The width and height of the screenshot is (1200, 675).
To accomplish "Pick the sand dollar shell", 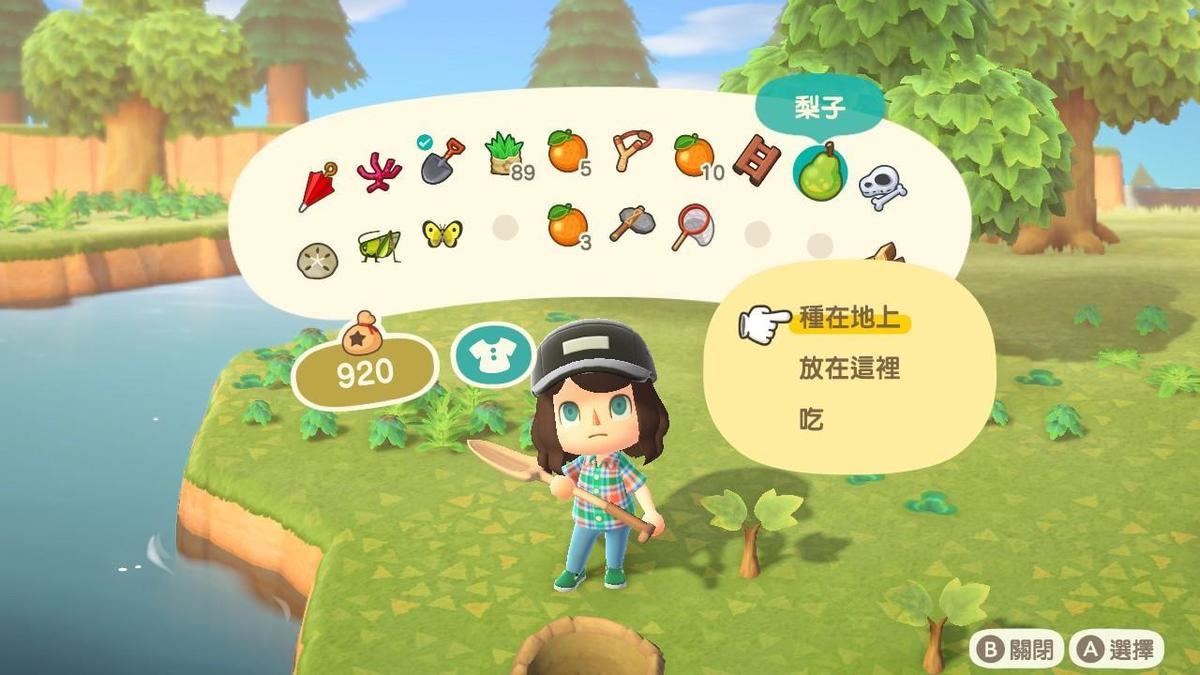I will [317, 260].
